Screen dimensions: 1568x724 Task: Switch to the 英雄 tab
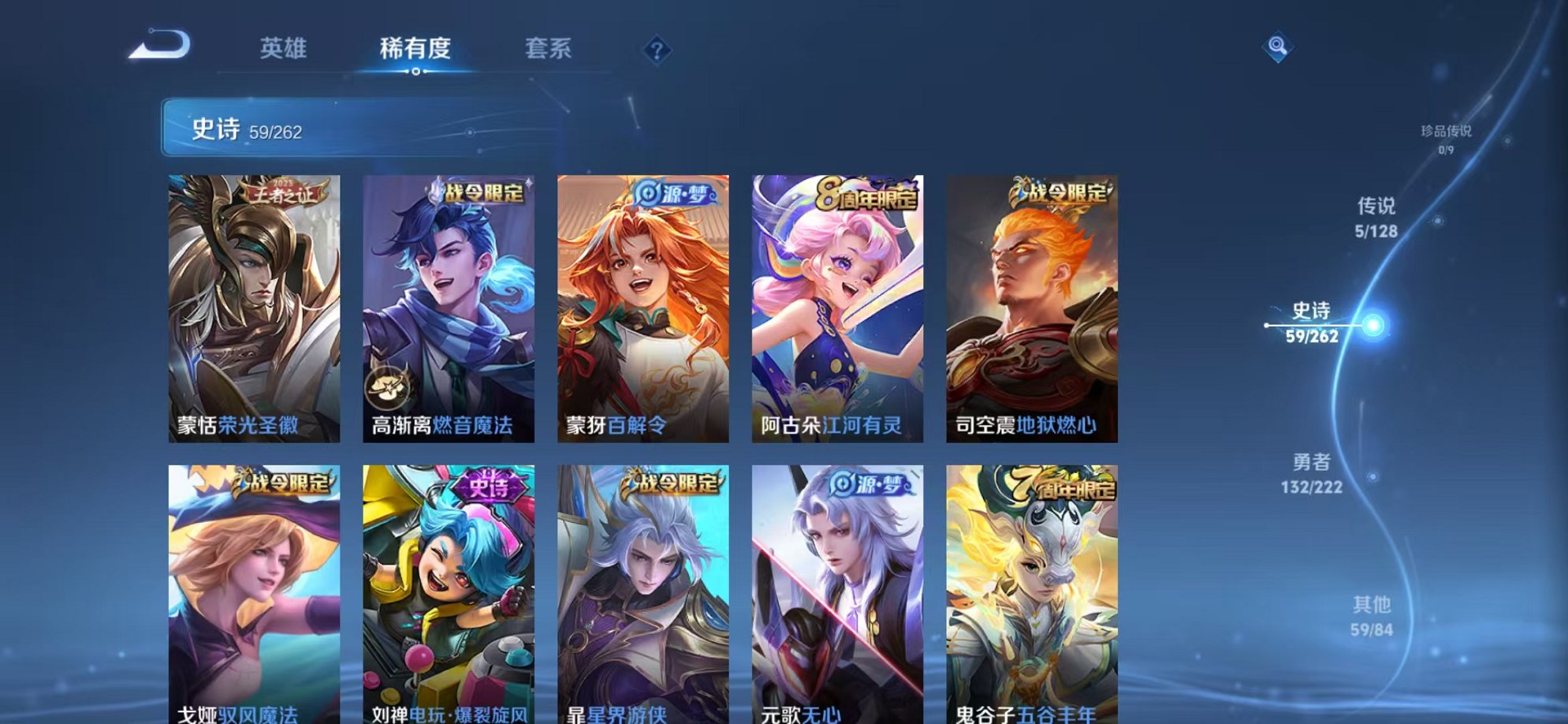point(285,49)
